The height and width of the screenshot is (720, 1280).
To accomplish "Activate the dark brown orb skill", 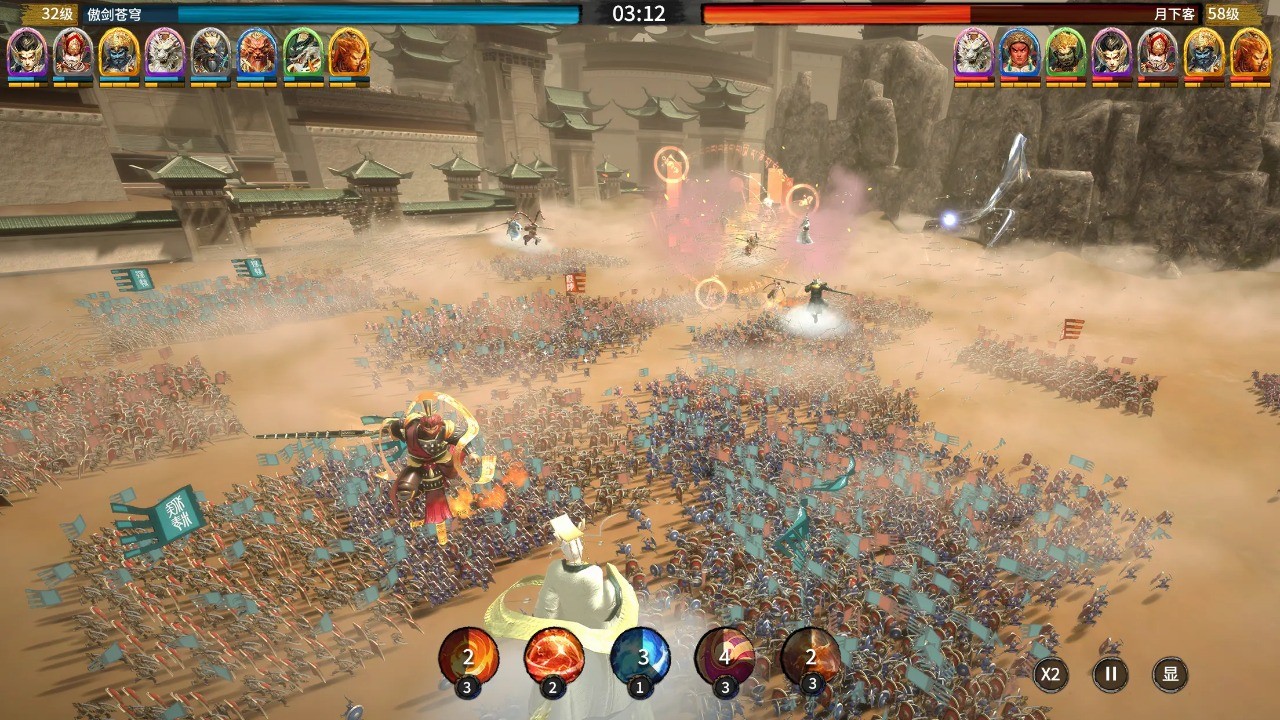I will pos(810,656).
